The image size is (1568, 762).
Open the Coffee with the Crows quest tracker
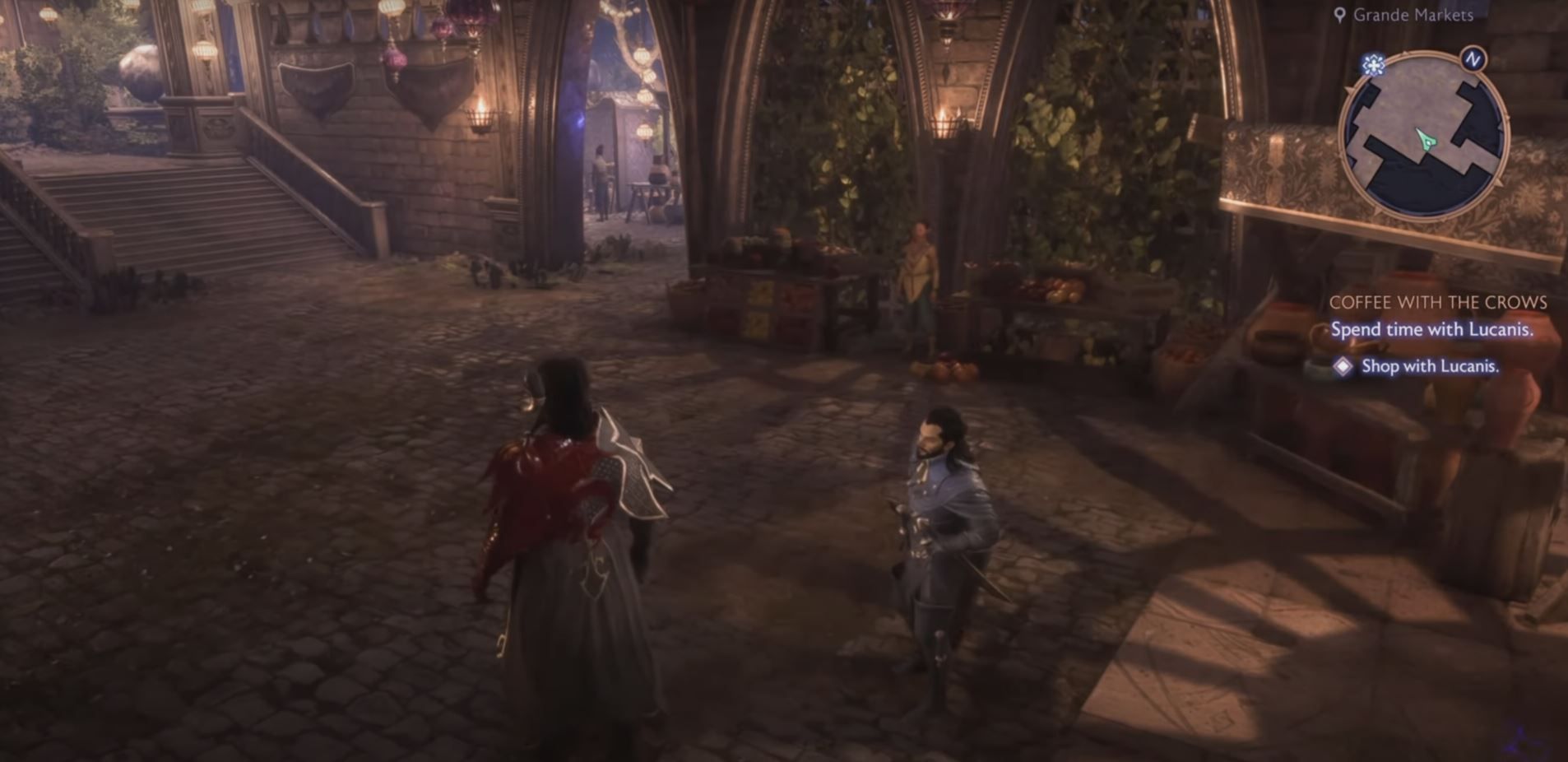pos(1437,303)
